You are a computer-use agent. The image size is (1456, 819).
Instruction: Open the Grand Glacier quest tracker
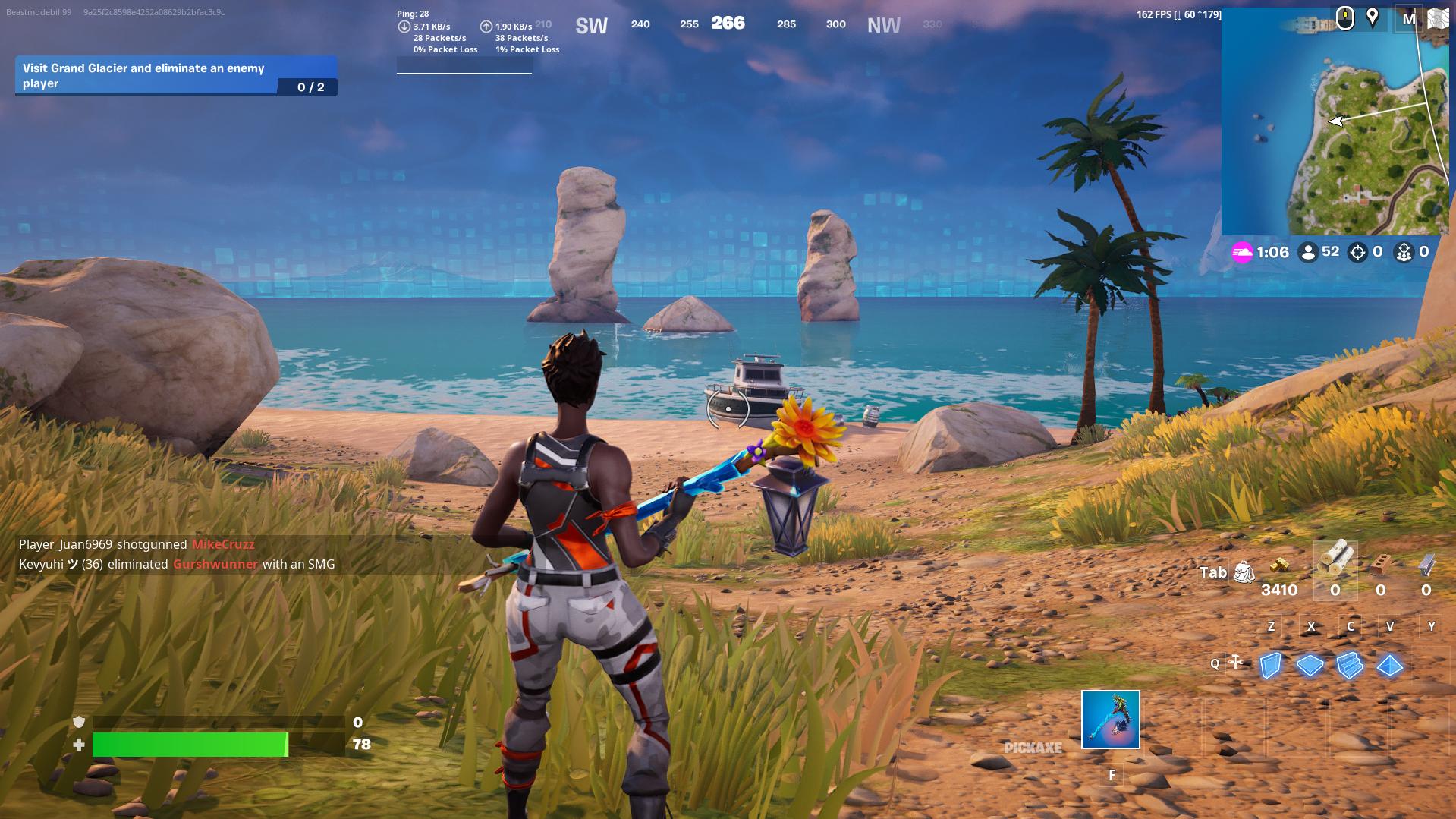176,76
